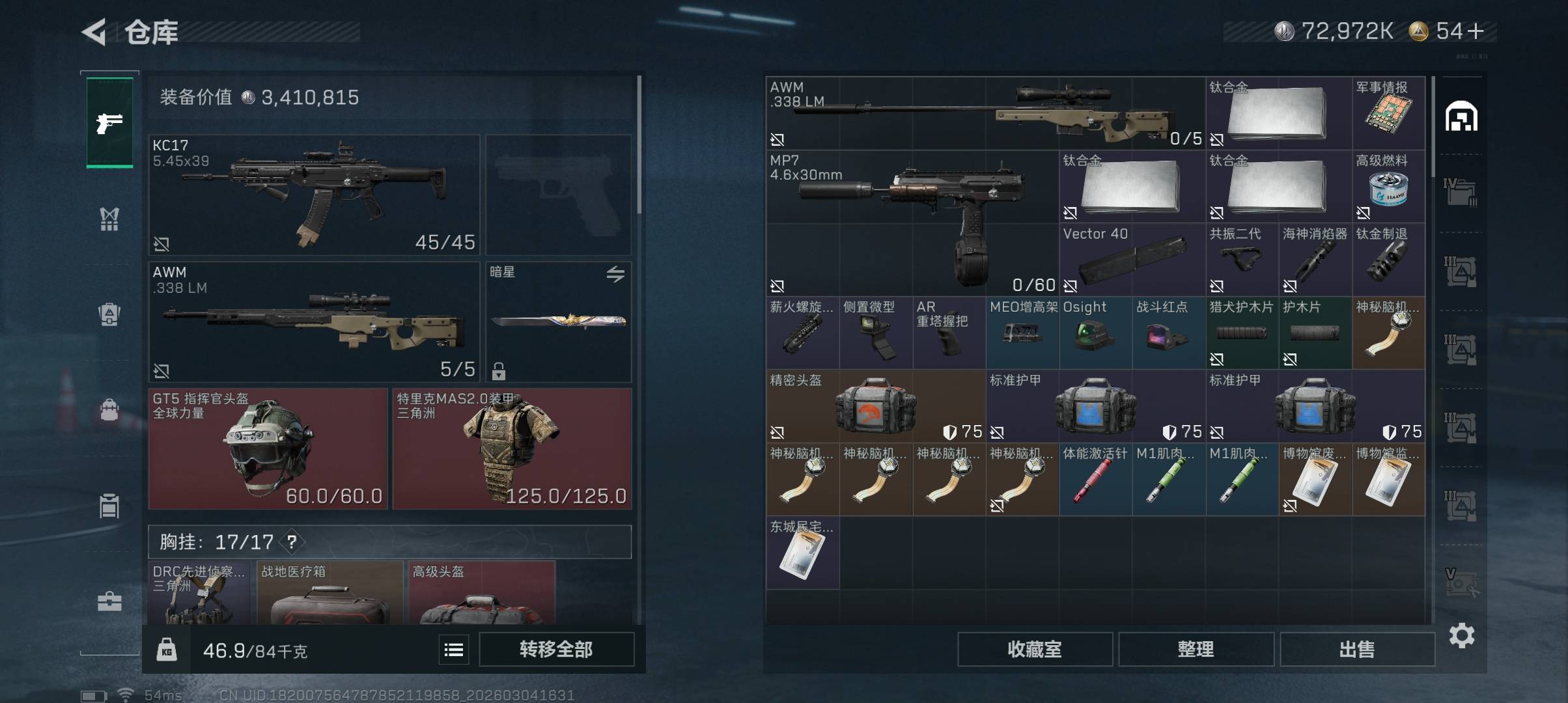The width and height of the screenshot is (1568, 703).
Task: Select the 军事情报 item in stash
Action: (1388, 113)
